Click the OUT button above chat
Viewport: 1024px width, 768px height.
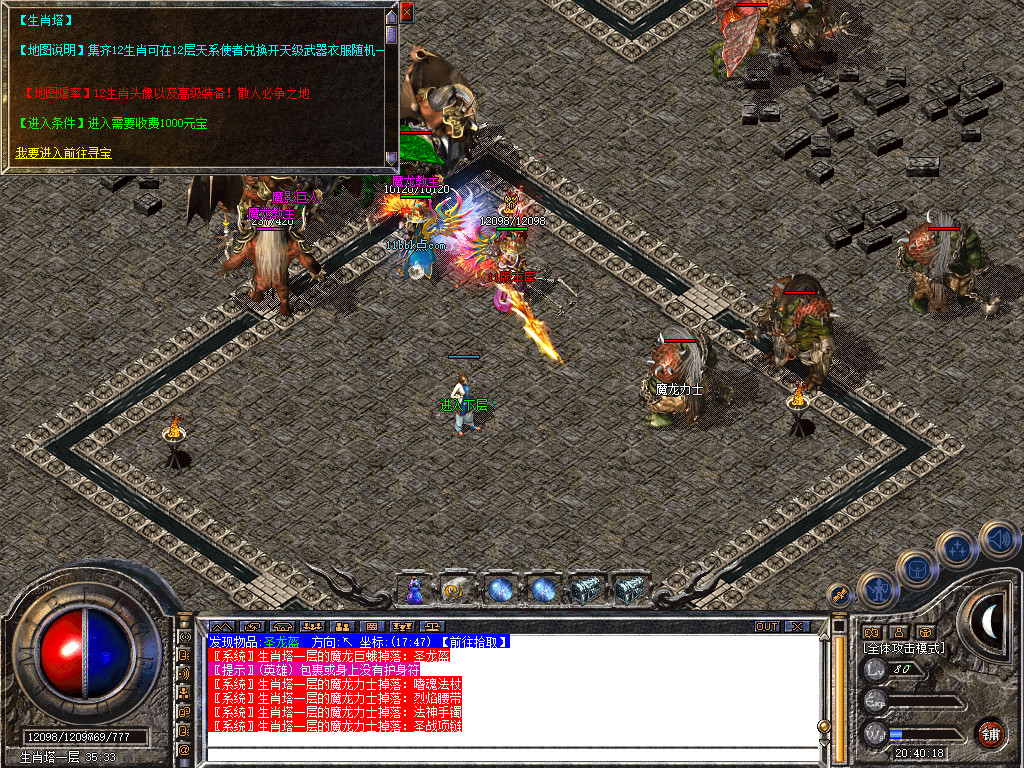pyautogui.click(x=767, y=627)
